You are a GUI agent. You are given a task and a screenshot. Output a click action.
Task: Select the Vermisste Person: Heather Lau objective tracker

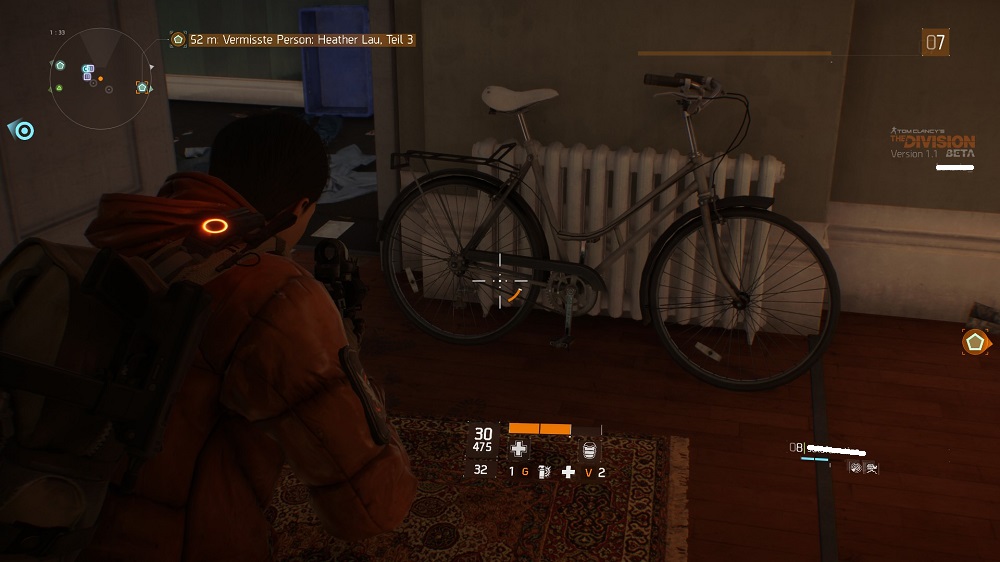click(x=293, y=39)
